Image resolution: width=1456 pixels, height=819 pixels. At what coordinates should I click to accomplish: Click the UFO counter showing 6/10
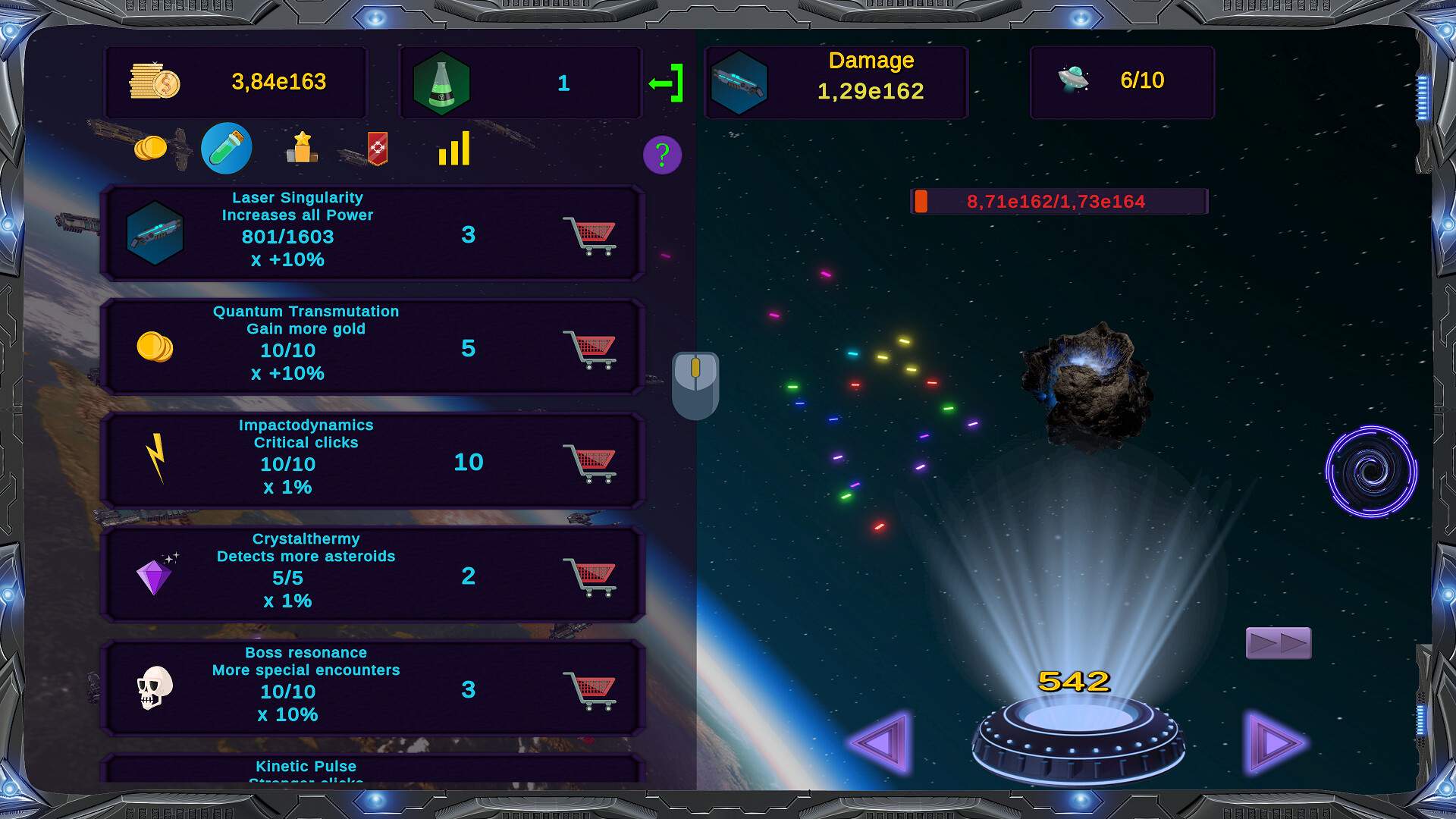(x=1122, y=81)
